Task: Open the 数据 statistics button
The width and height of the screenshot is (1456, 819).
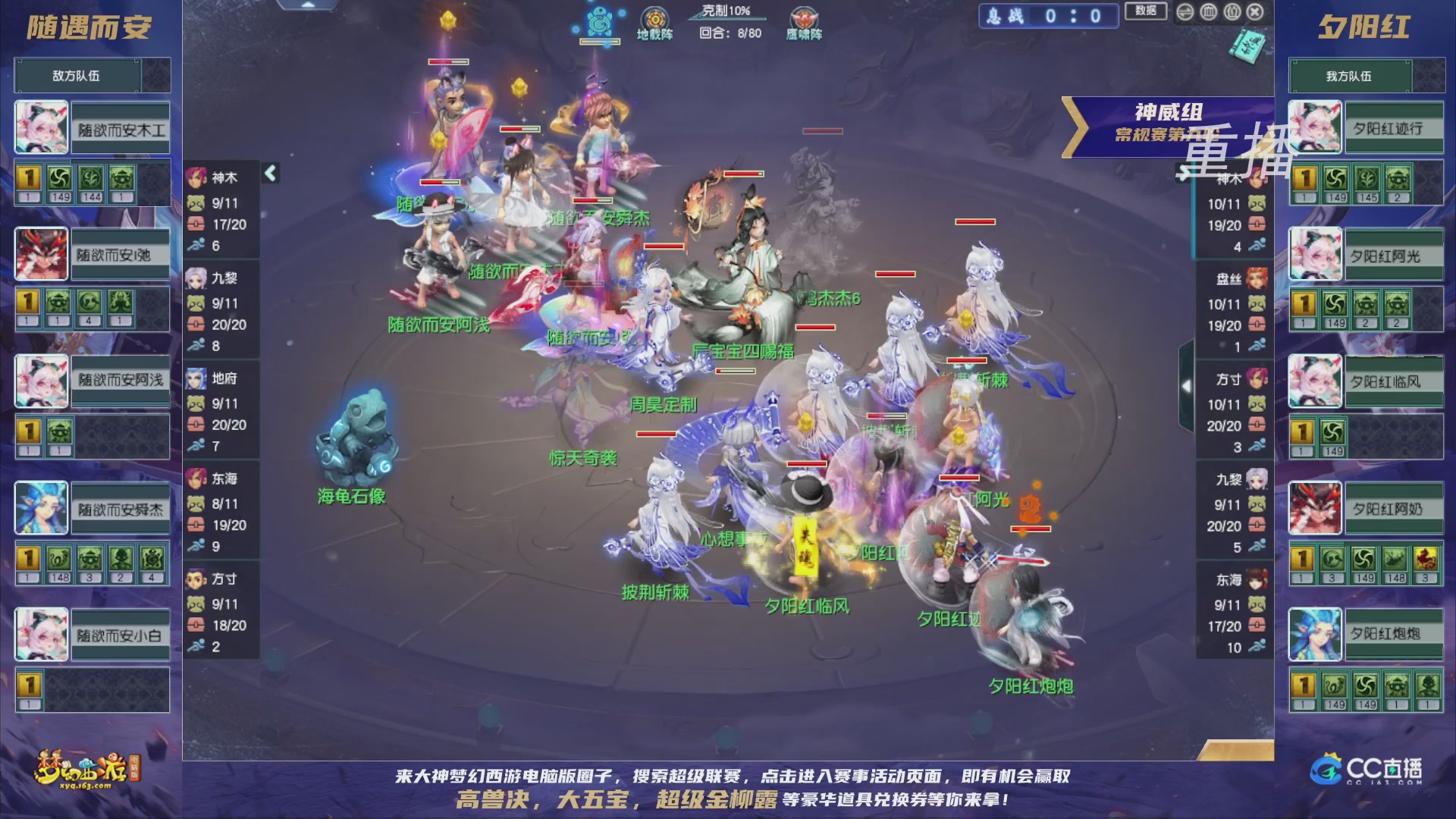Action: click(x=1145, y=11)
